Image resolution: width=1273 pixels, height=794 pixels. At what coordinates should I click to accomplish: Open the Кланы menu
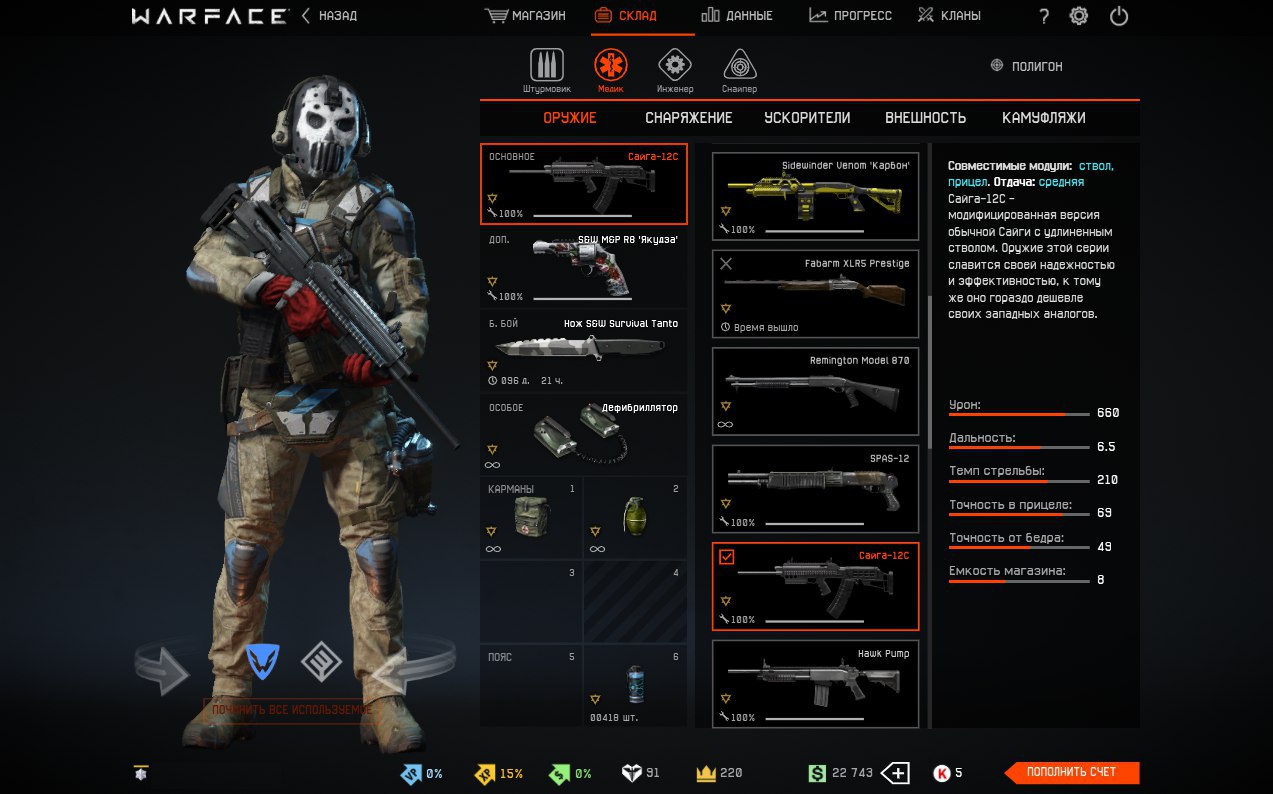click(x=949, y=16)
